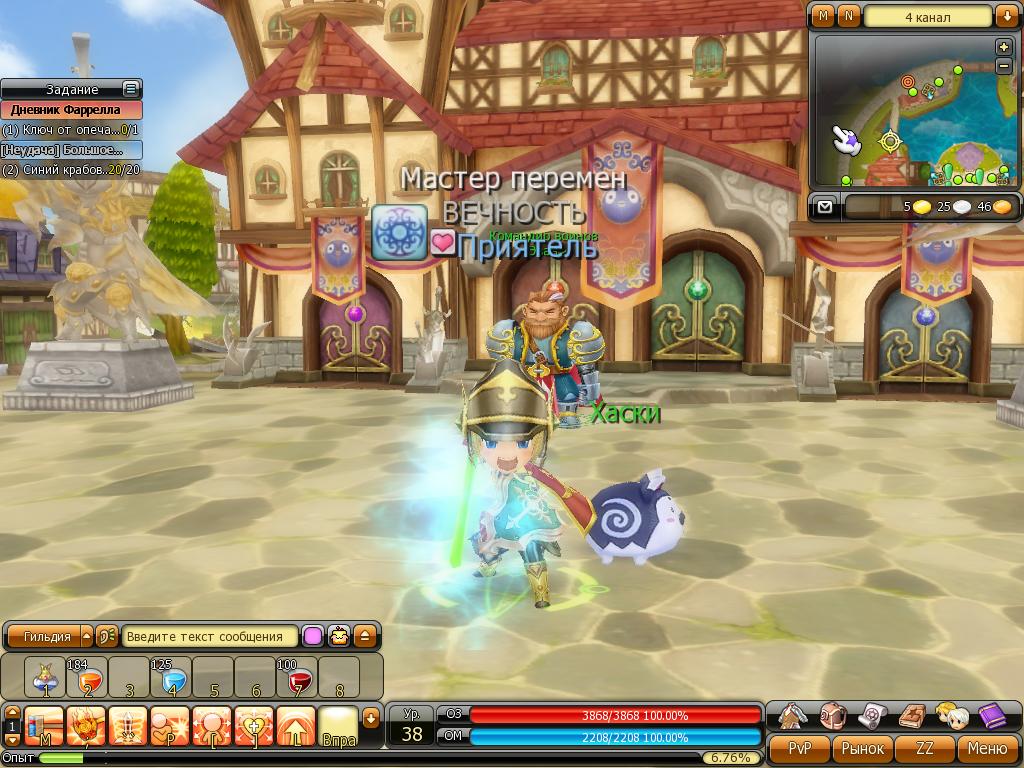Open the purple book icon
1024x768 pixels.
coord(993,716)
